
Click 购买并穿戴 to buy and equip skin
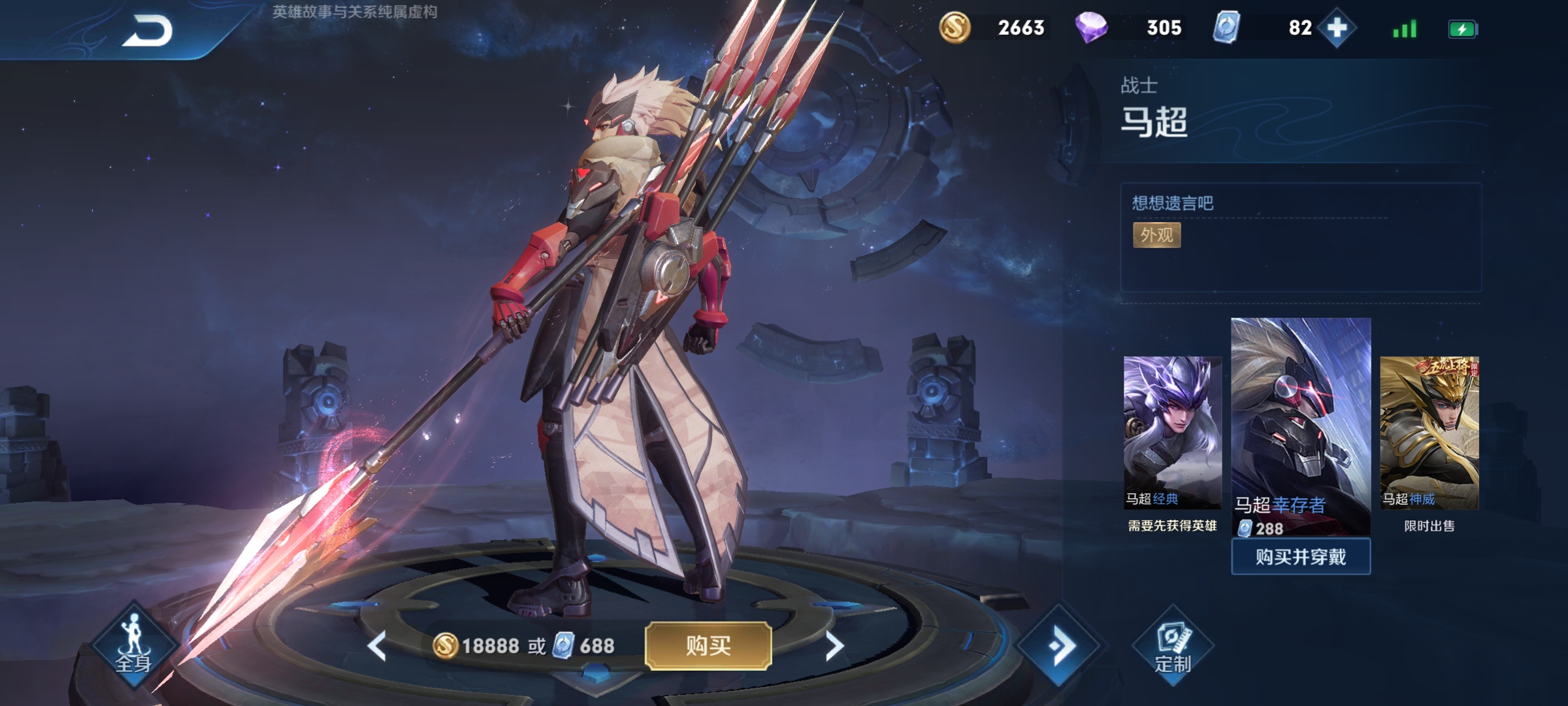[x=1300, y=557]
